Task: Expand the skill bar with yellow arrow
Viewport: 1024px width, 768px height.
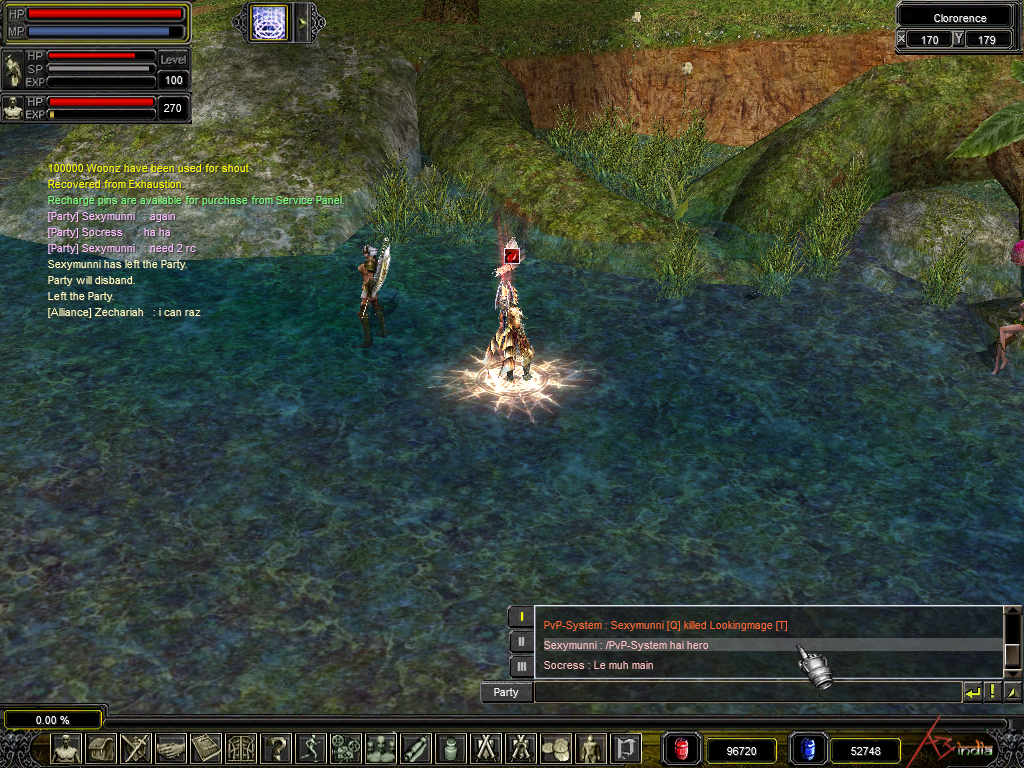Action: point(302,22)
